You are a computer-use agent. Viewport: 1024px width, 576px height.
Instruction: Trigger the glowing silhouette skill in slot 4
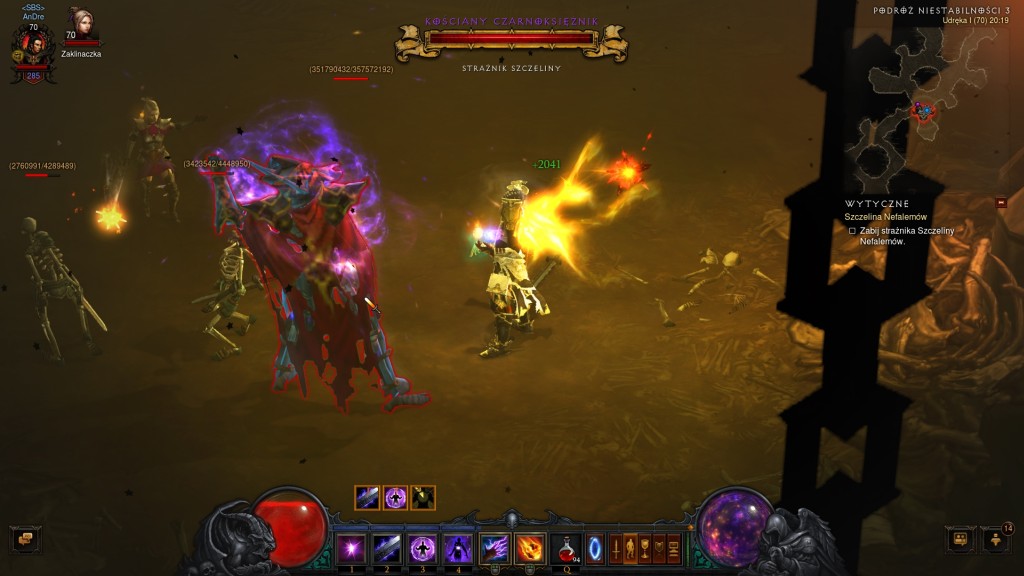457,548
